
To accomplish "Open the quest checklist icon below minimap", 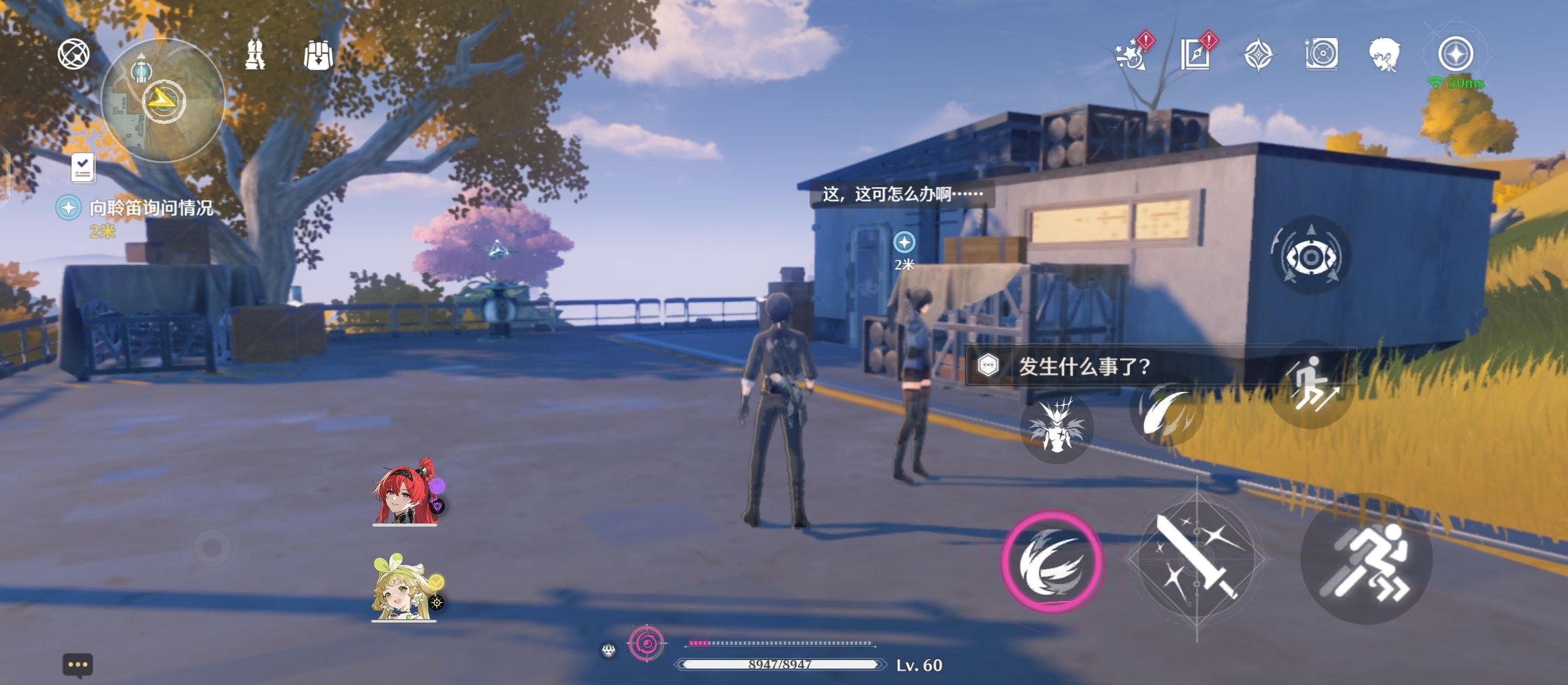I will (83, 168).
